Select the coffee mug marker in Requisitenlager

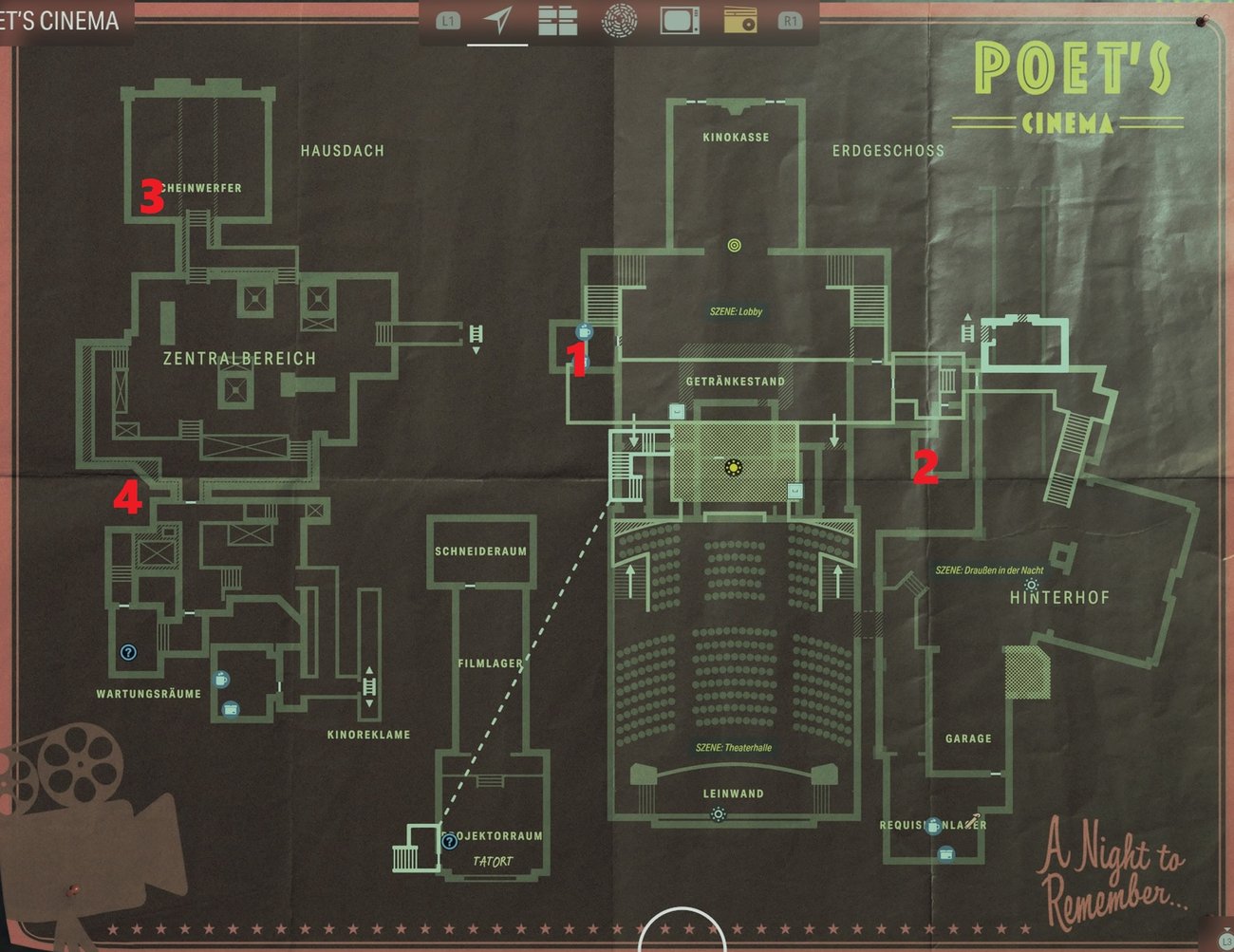coord(934,826)
